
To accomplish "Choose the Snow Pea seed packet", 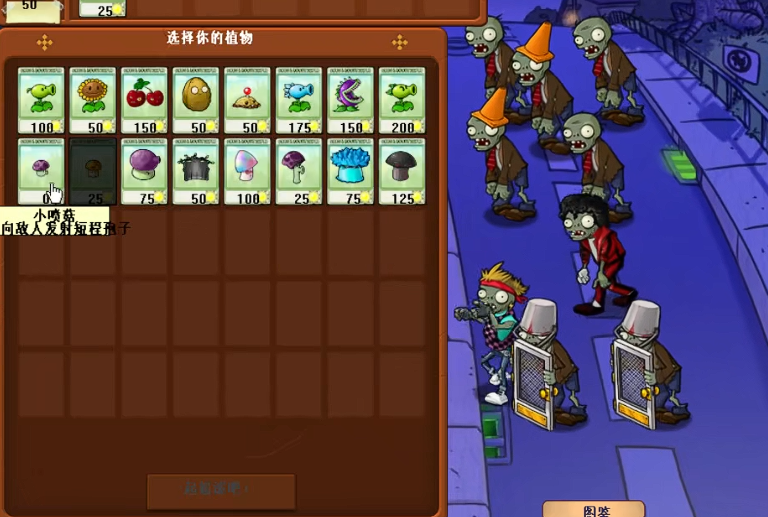I will [299, 100].
